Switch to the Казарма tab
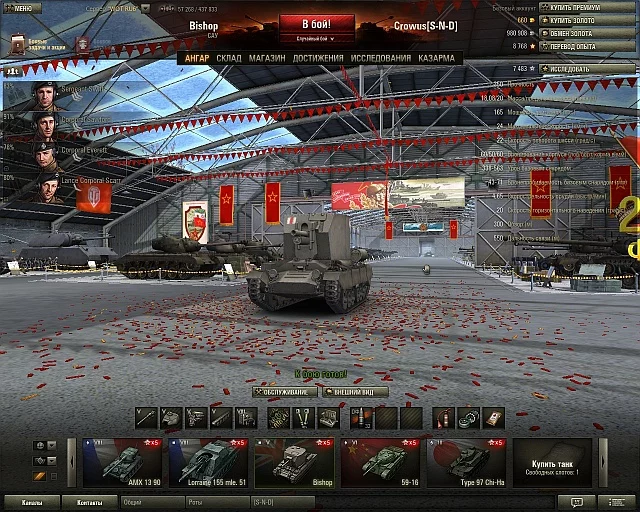The image size is (640, 512). click(x=436, y=58)
